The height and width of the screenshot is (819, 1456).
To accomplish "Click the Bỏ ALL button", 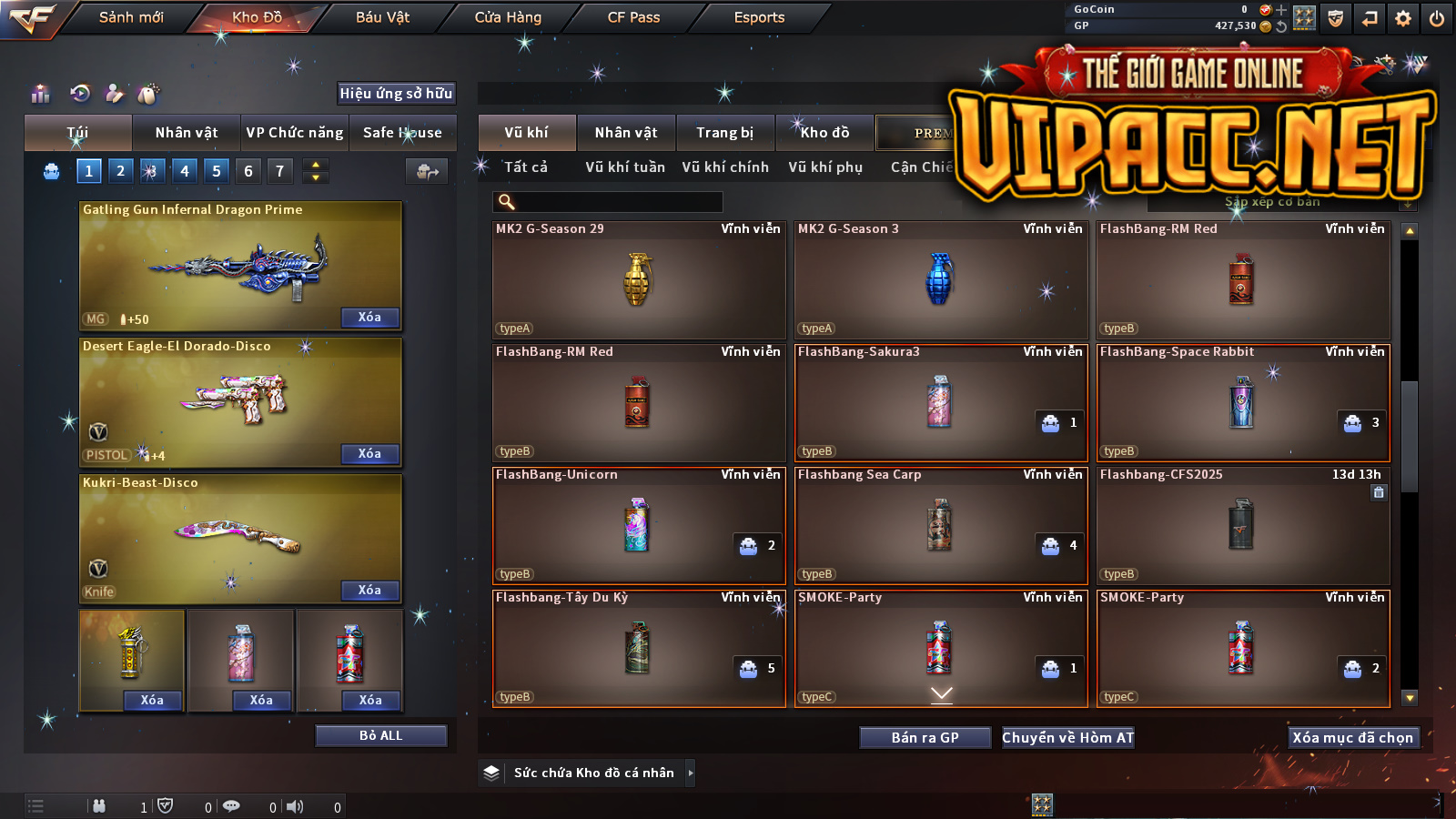I will tap(380, 735).
